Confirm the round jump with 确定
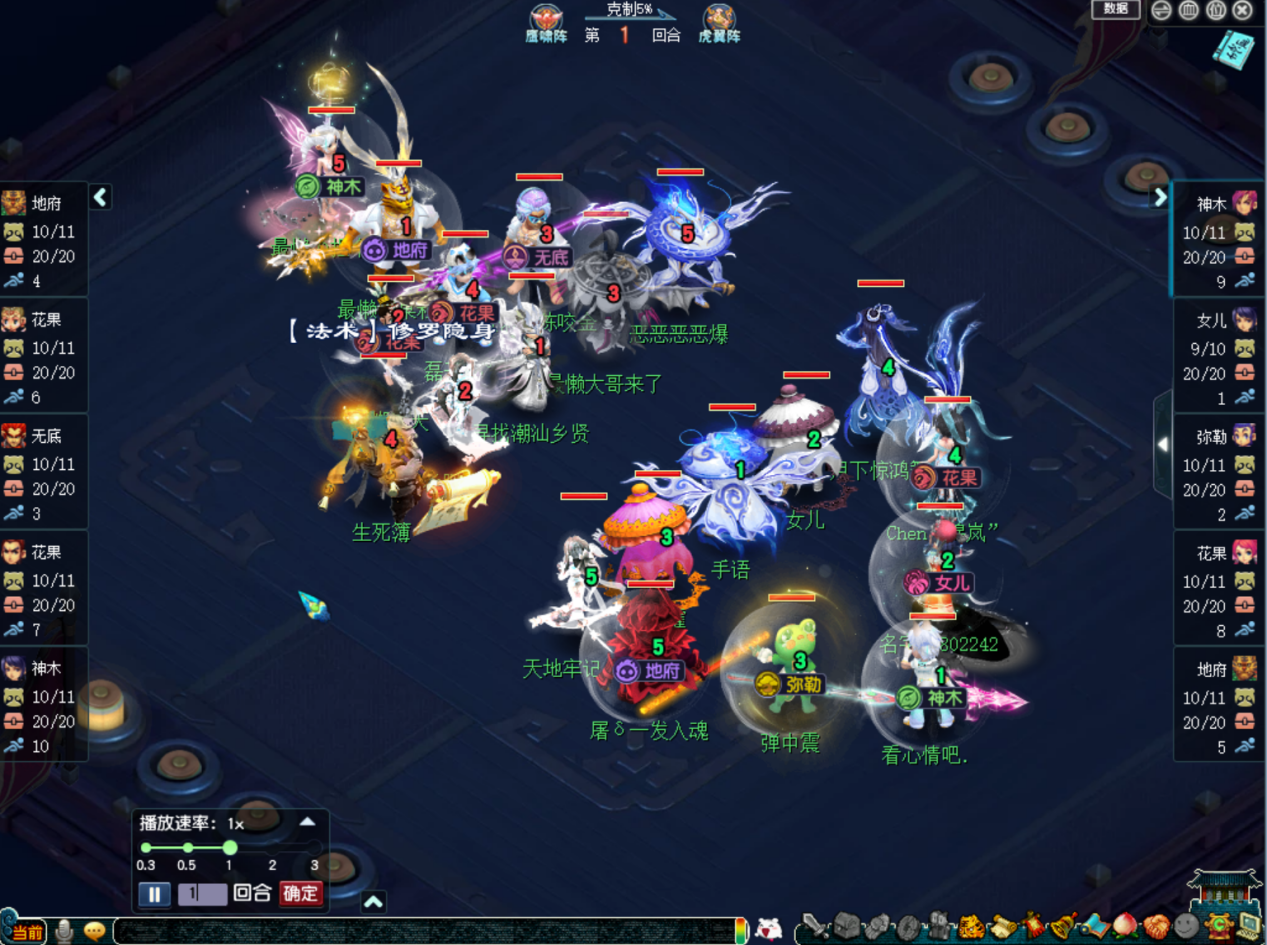This screenshot has height=945, width=1267. click(x=301, y=893)
